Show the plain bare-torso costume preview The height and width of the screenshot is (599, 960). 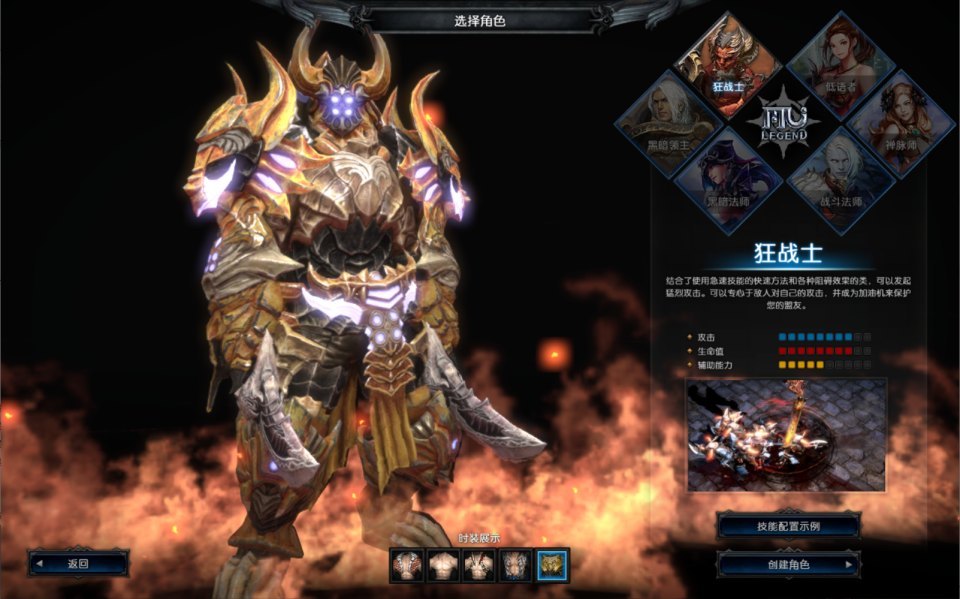[x=443, y=565]
